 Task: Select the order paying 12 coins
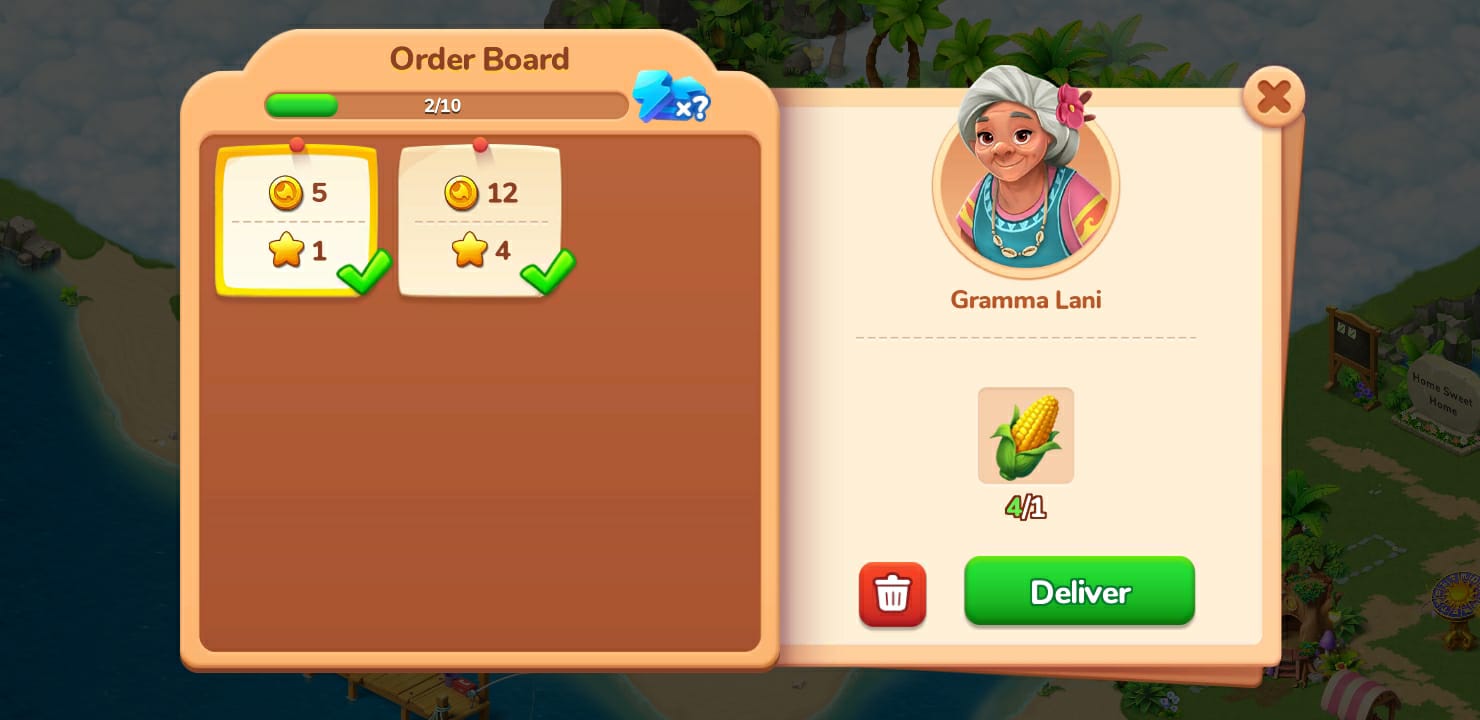[480, 221]
